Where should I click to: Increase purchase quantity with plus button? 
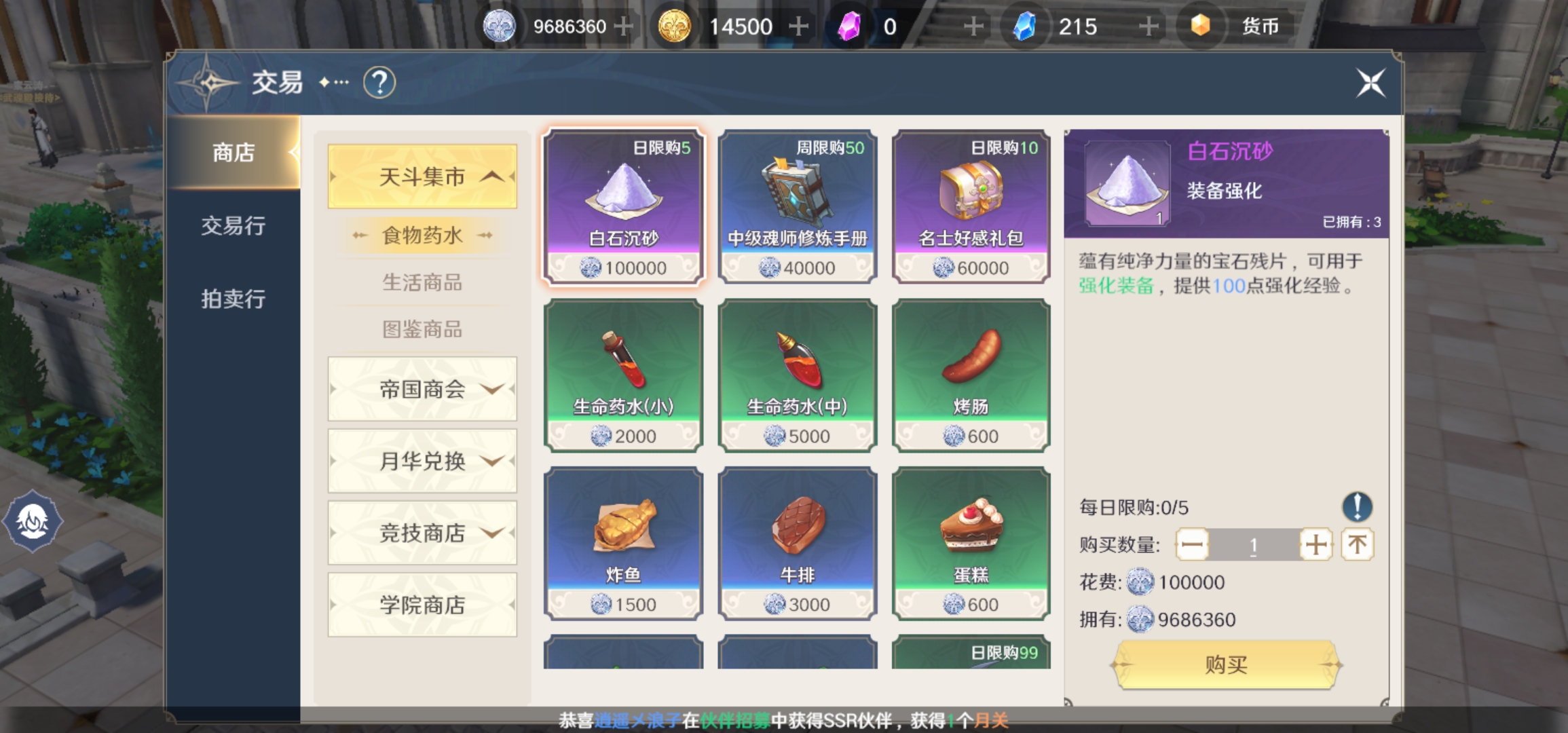click(x=1315, y=544)
